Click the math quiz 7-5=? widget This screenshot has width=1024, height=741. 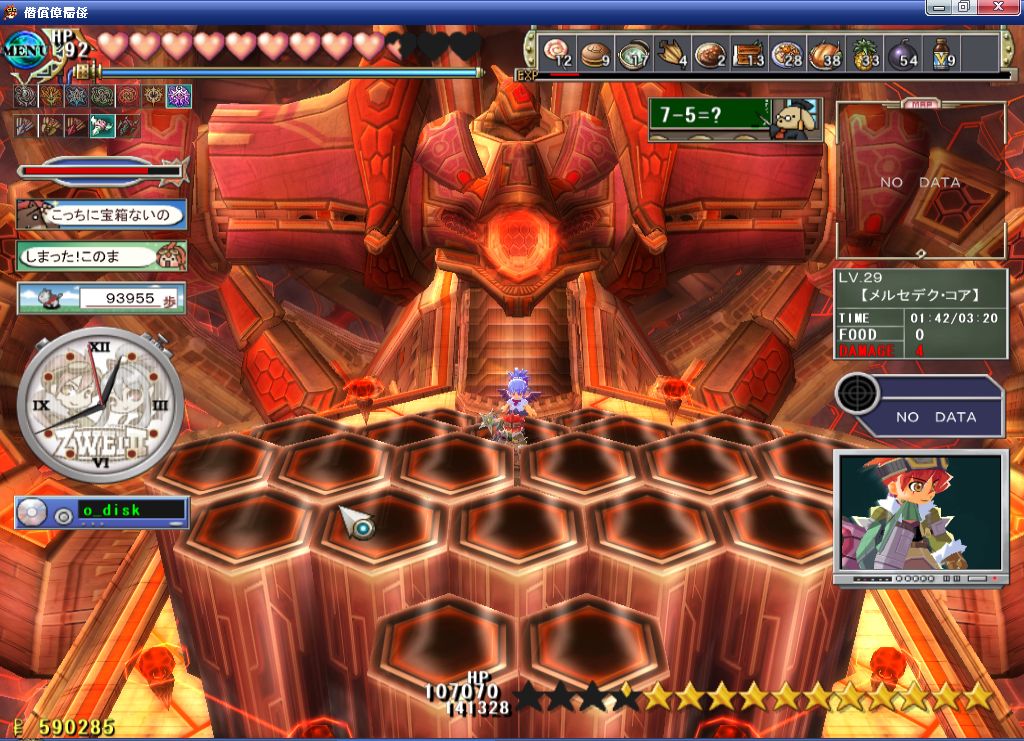734,119
